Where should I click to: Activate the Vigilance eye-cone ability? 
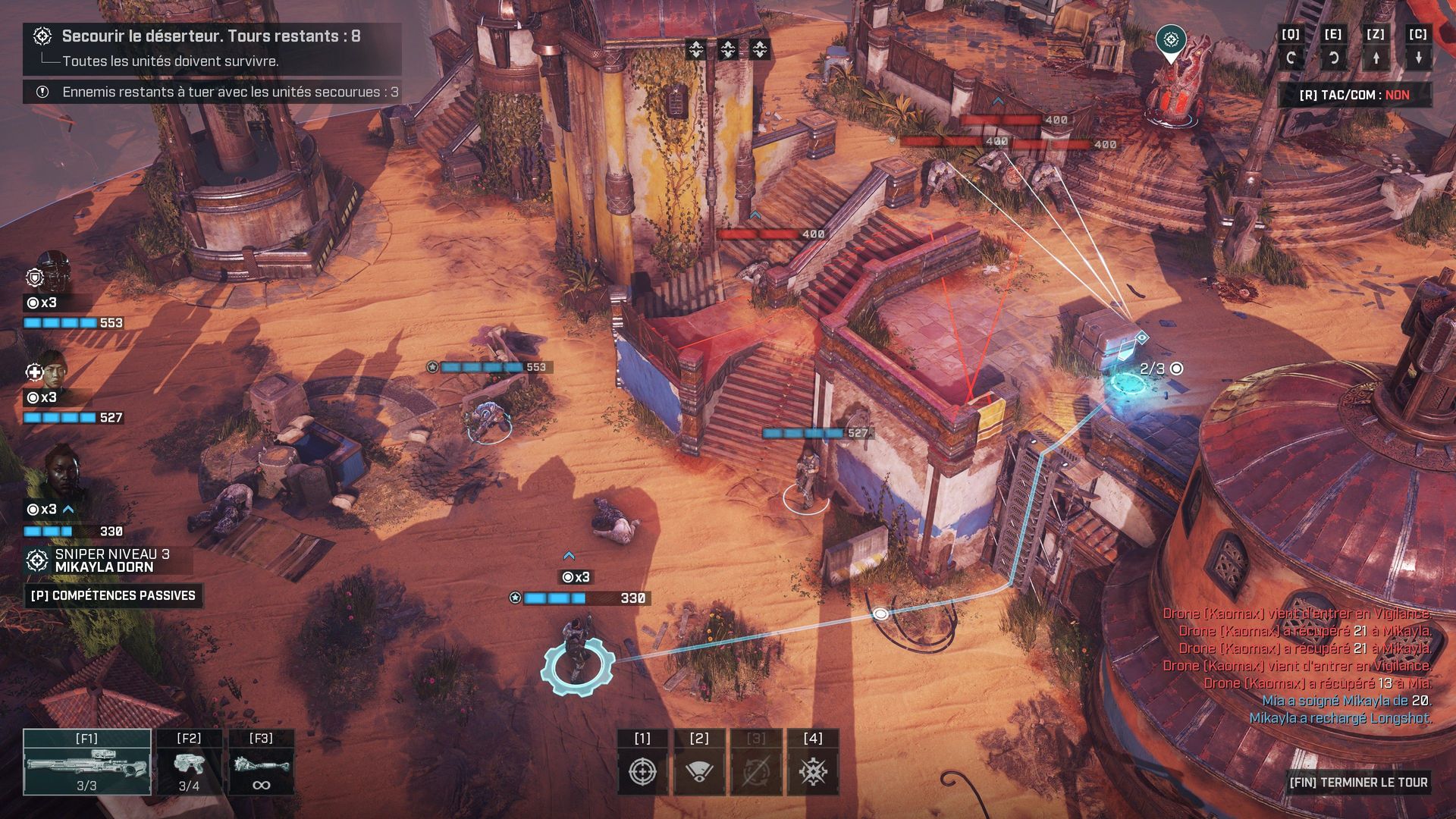click(x=699, y=771)
